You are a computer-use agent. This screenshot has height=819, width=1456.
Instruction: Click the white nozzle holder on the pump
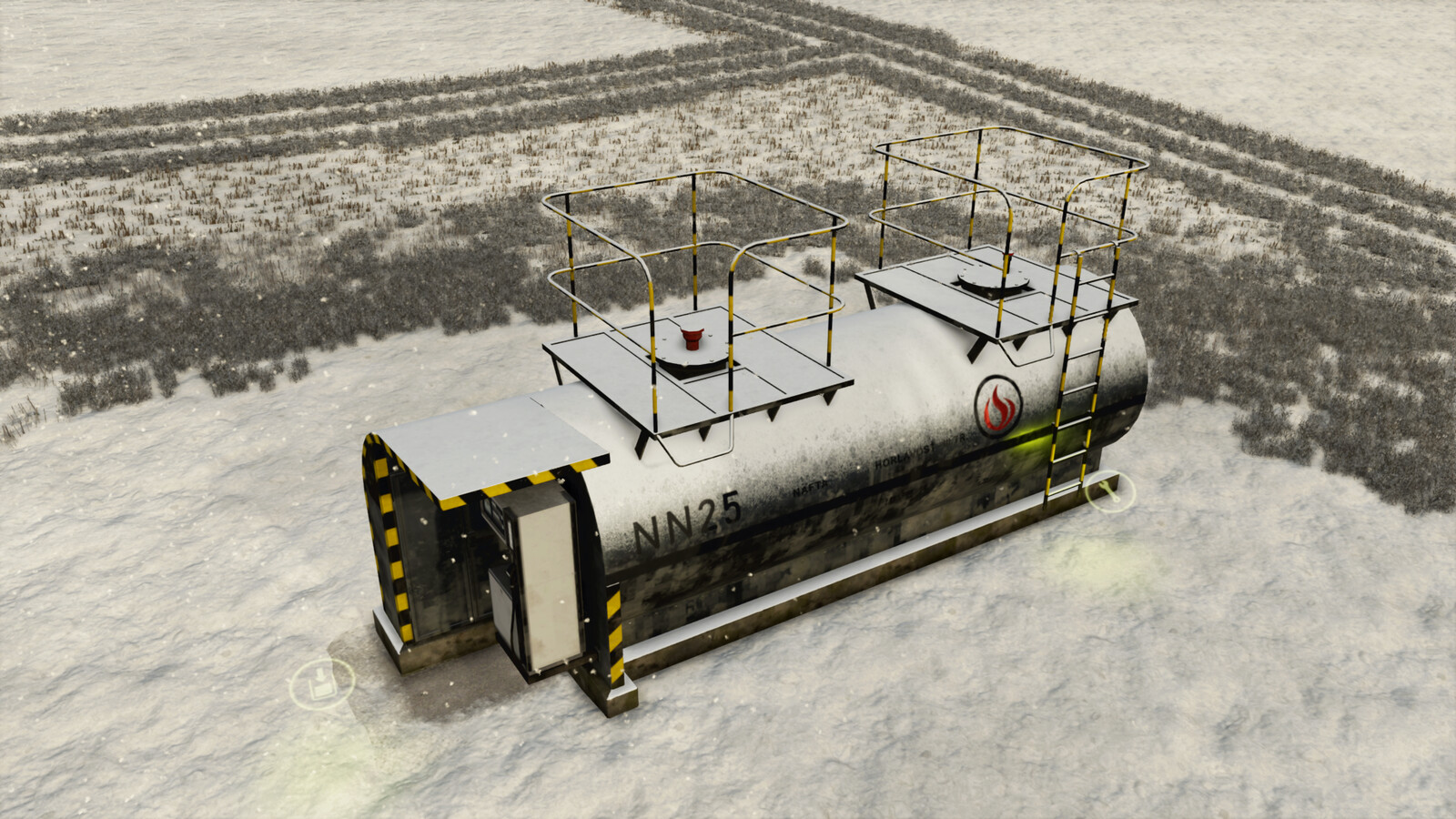502,601
